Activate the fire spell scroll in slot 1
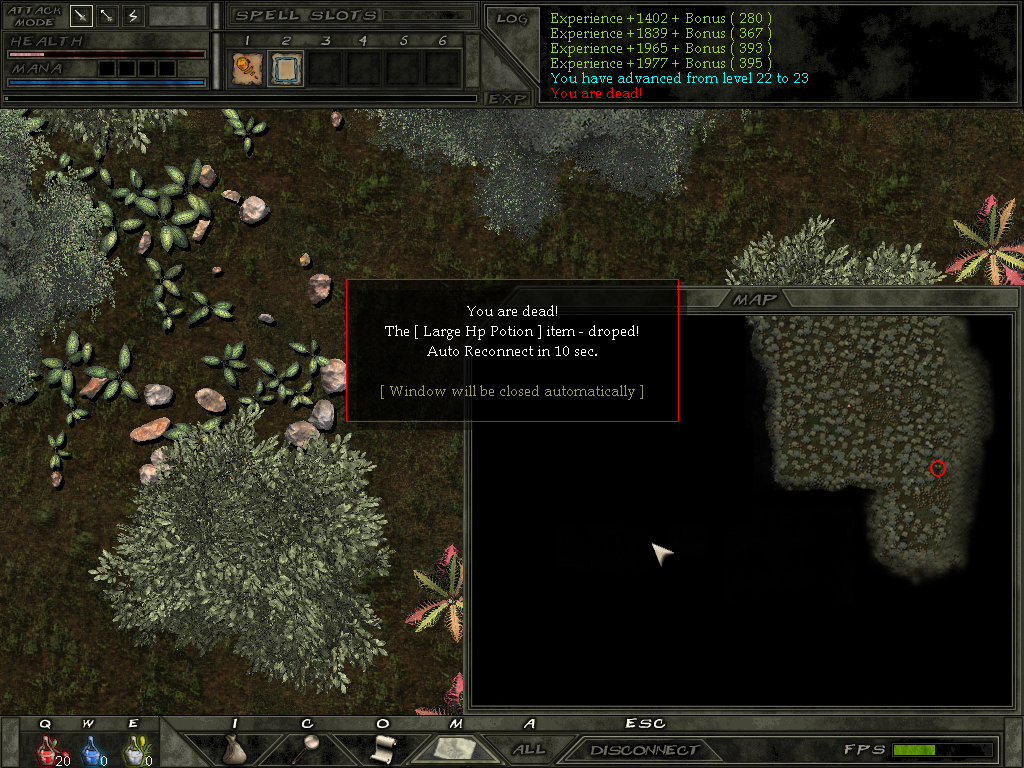1024x768 pixels. [245, 68]
